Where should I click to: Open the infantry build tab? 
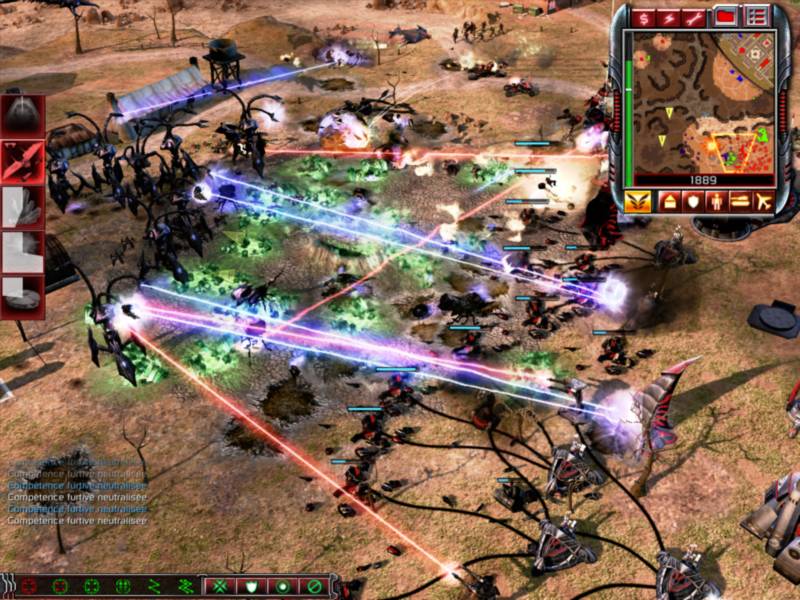715,201
